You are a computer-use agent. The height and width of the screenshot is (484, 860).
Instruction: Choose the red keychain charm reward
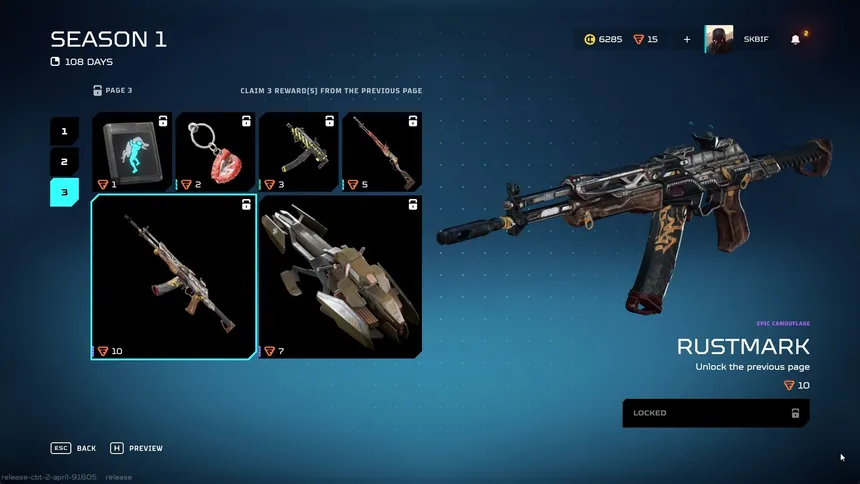[215, 151]
